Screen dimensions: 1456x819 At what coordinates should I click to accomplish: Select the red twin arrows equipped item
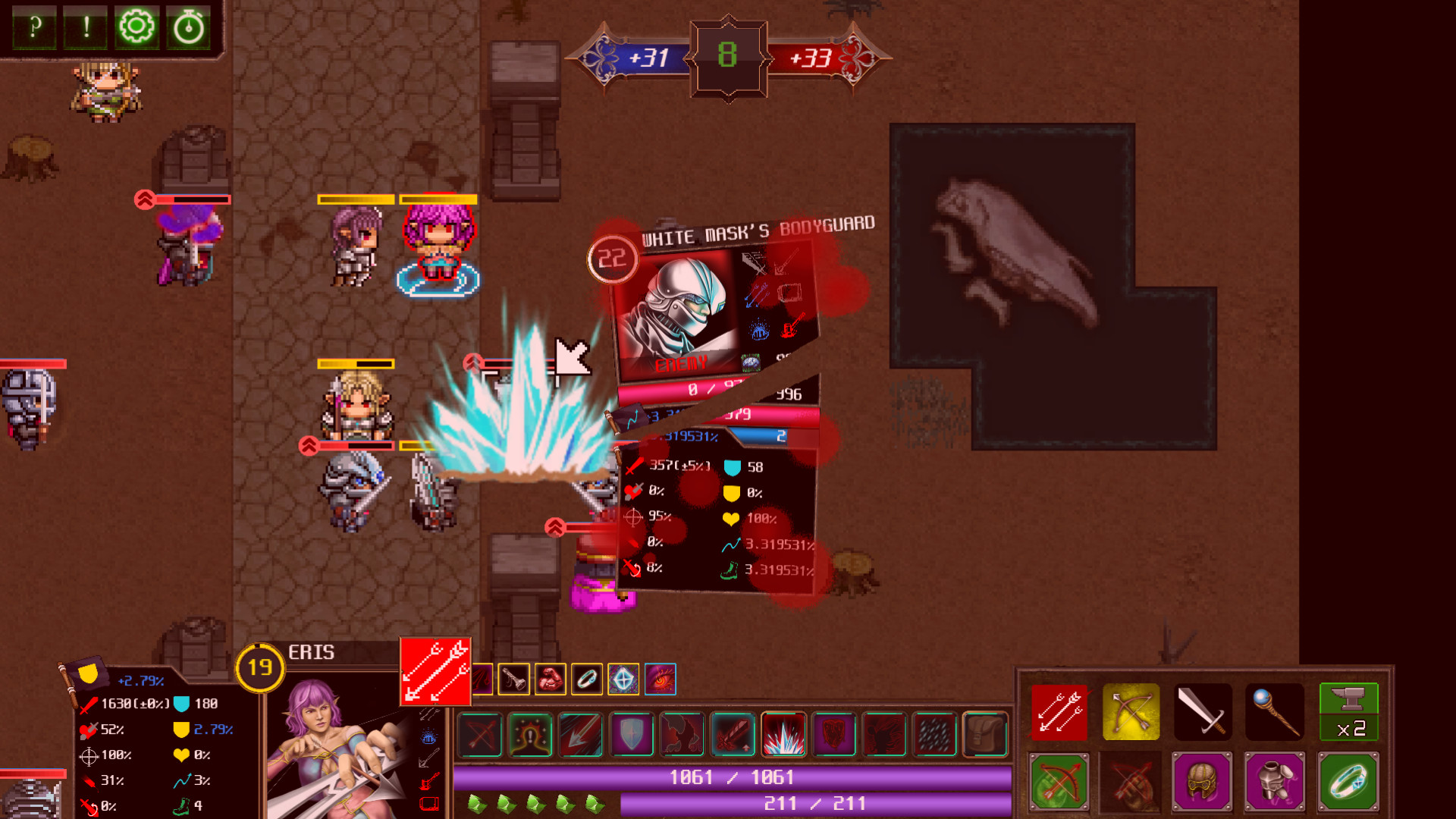click(x=1059, y=711)
